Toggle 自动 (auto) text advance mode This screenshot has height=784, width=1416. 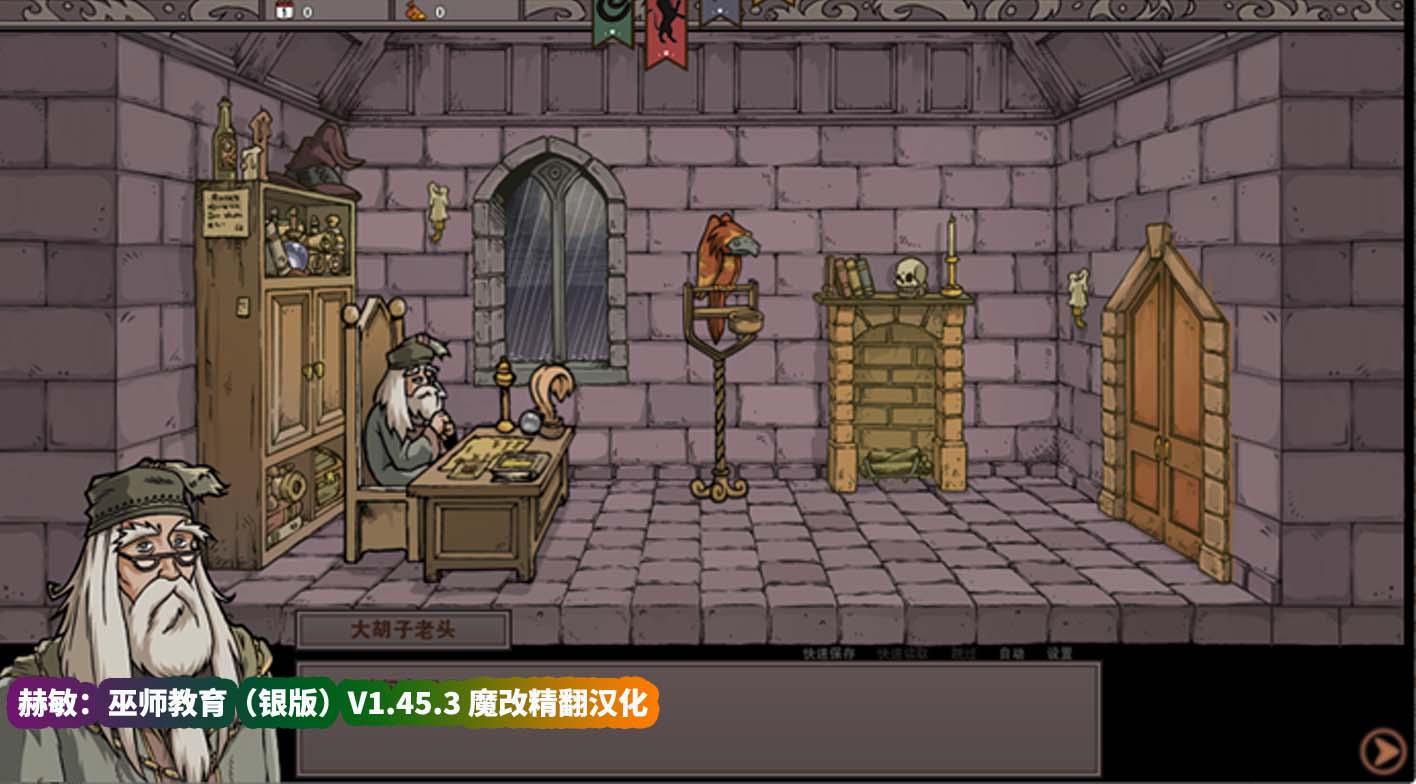(x=1010, y=653)
